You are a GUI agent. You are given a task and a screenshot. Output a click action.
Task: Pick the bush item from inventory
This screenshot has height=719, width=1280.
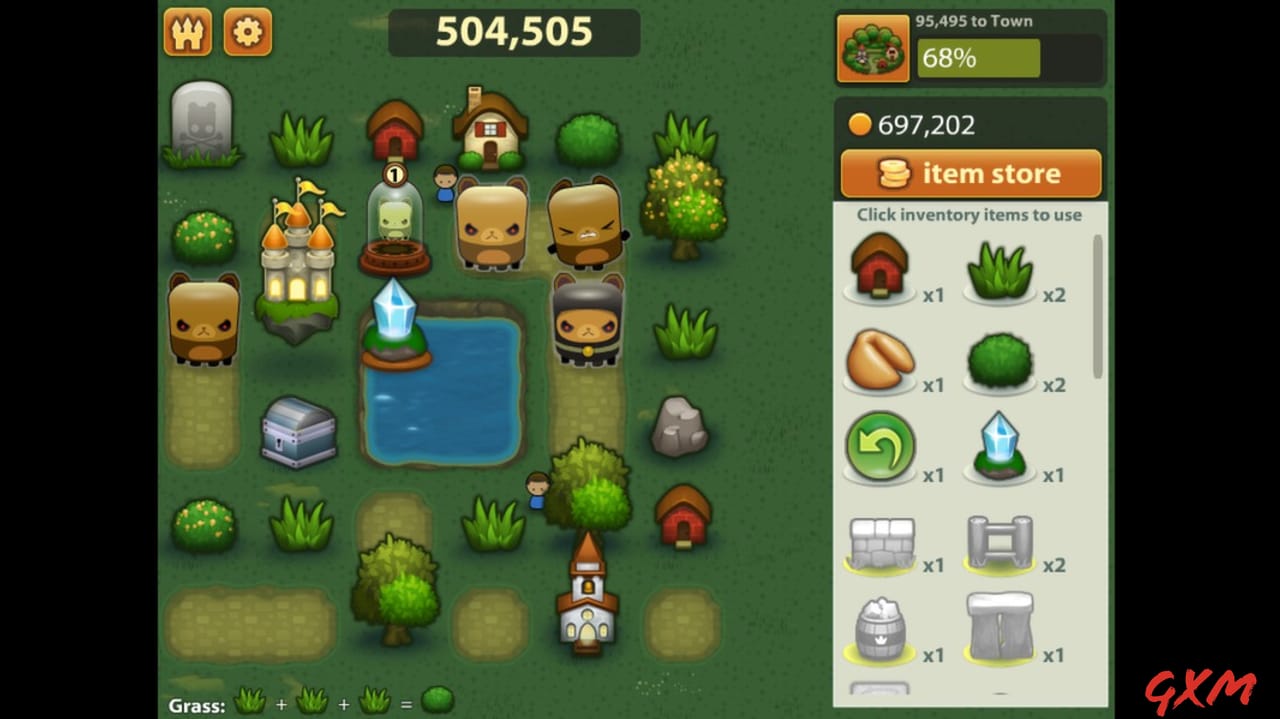pyautogui.click(x=1000, y=360)
